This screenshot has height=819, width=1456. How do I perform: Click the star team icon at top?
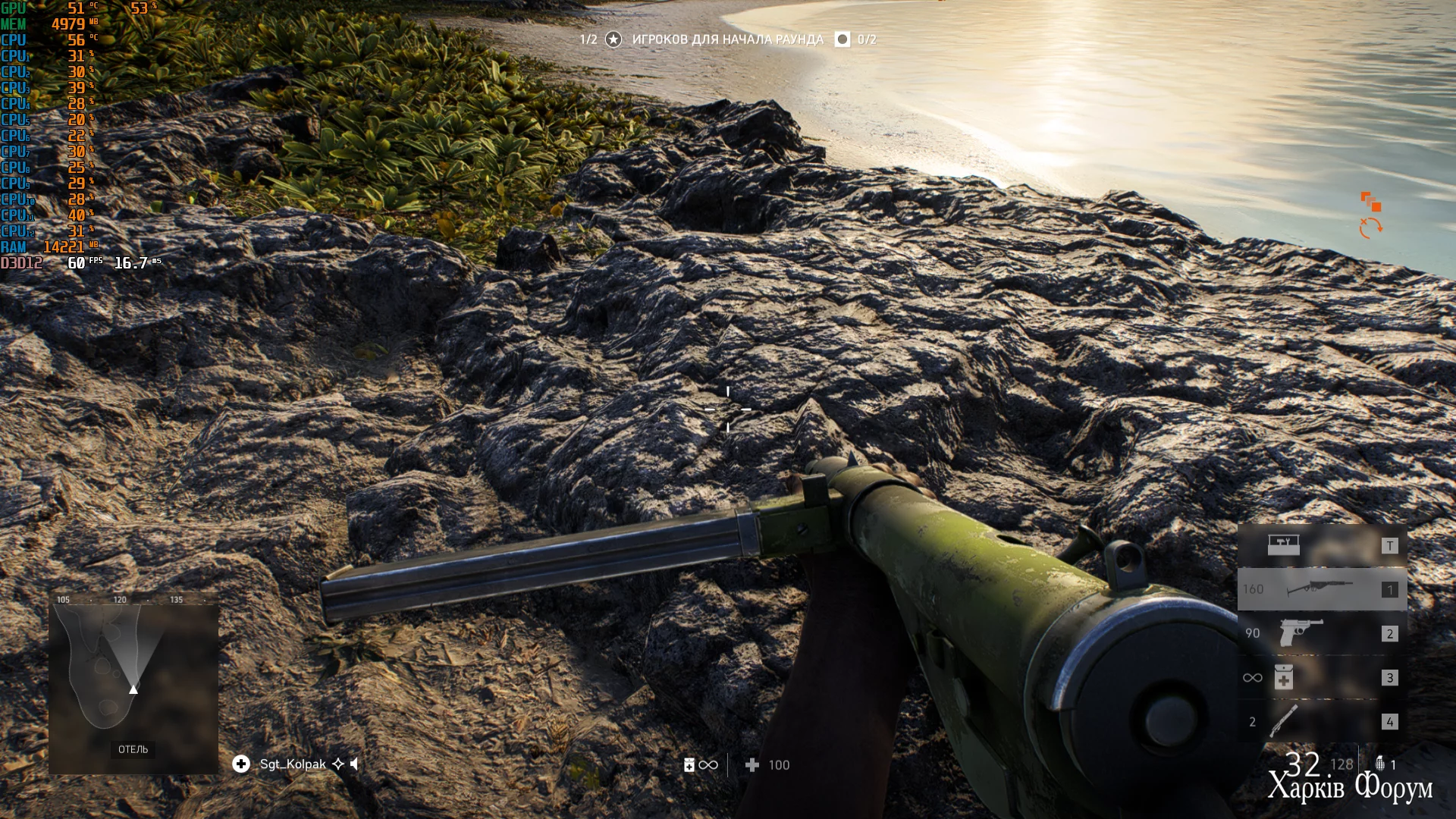613,39
